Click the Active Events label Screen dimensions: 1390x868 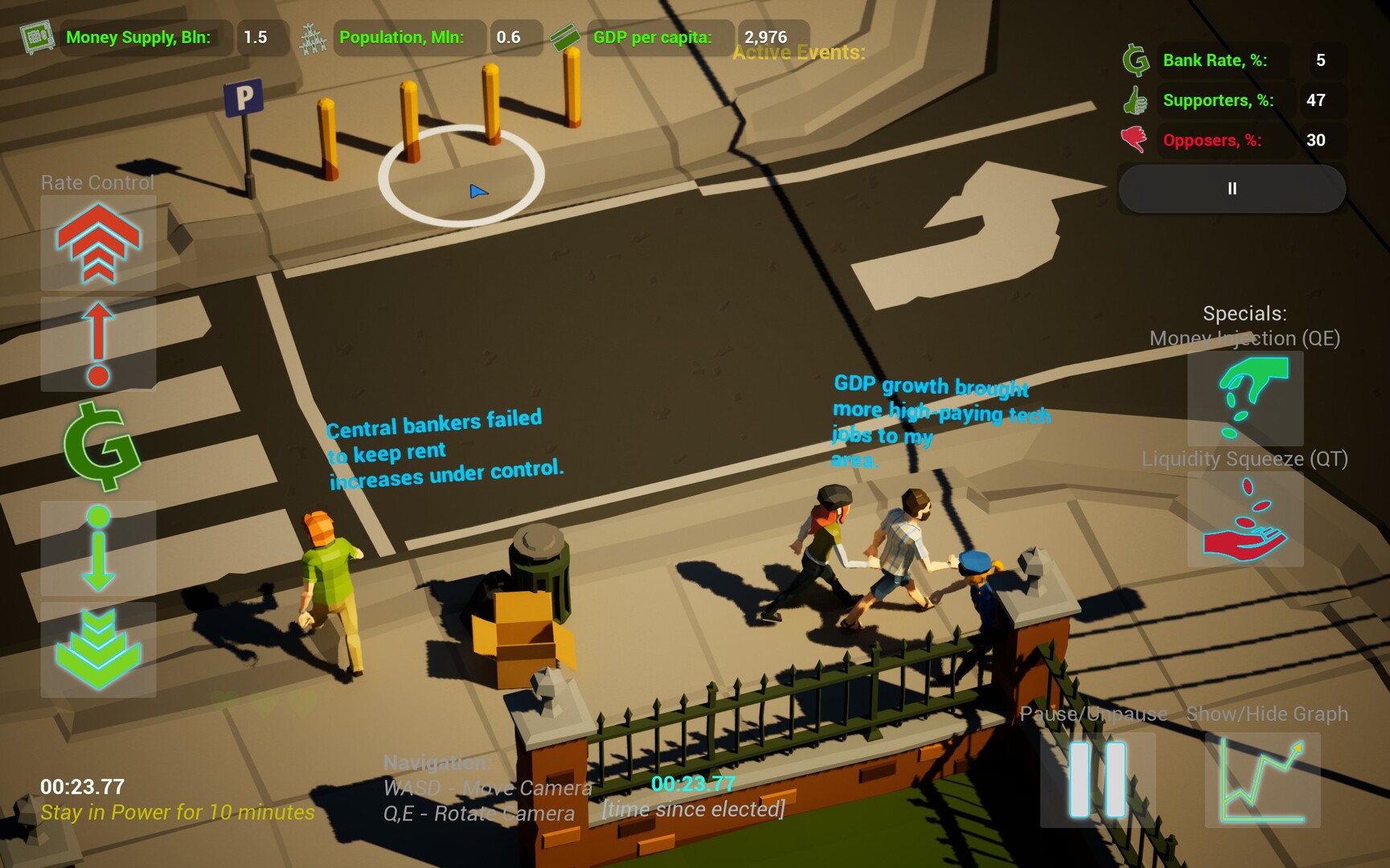[x=798, y=53]
